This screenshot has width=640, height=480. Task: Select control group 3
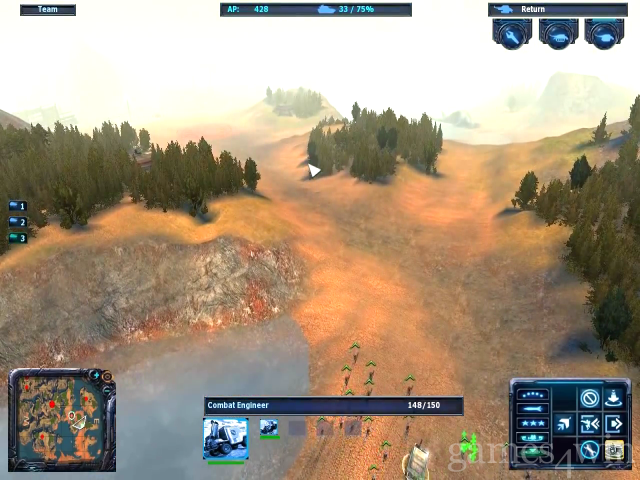(17, 238)
